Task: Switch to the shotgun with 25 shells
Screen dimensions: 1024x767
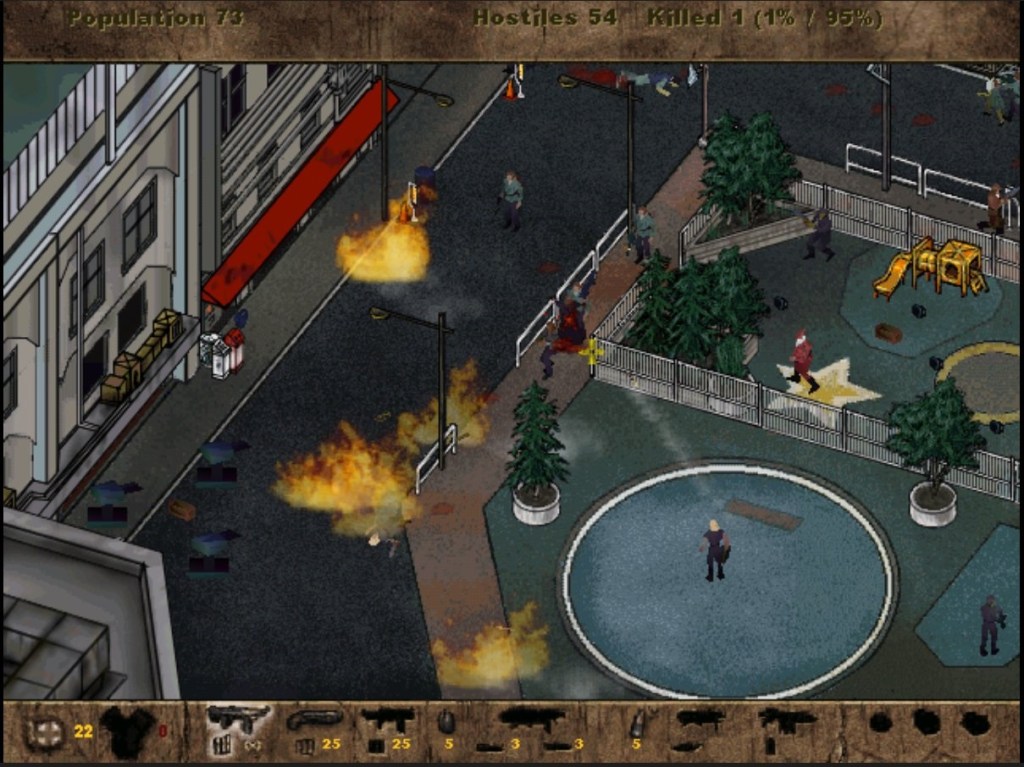Action: click(313, 720)
